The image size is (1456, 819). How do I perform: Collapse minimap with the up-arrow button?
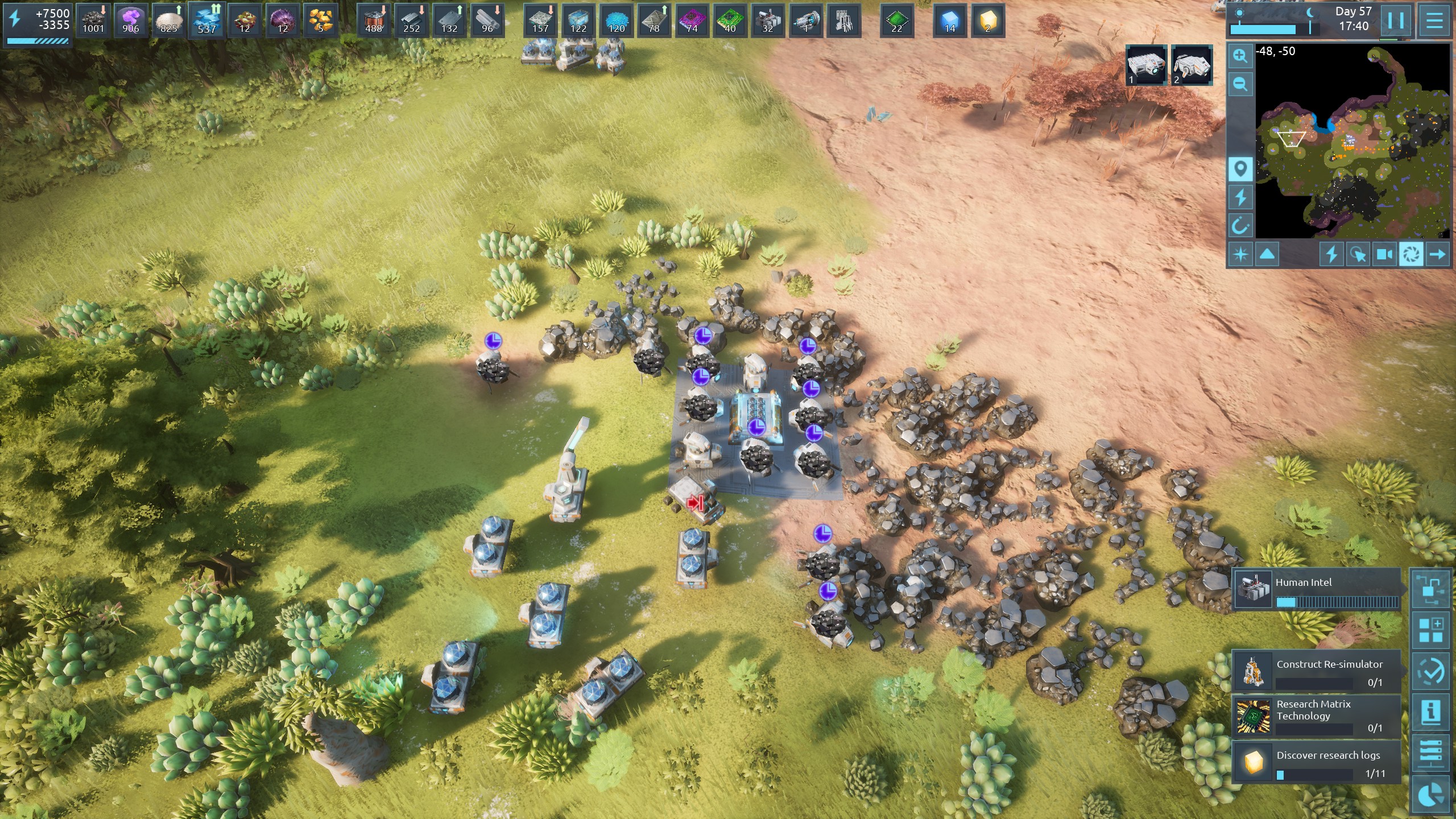[1267, 254]
